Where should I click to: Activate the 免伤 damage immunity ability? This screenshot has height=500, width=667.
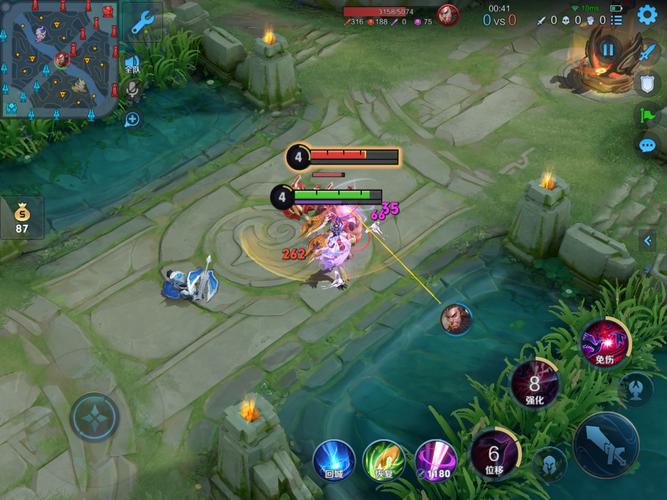[x=605, y=344]
